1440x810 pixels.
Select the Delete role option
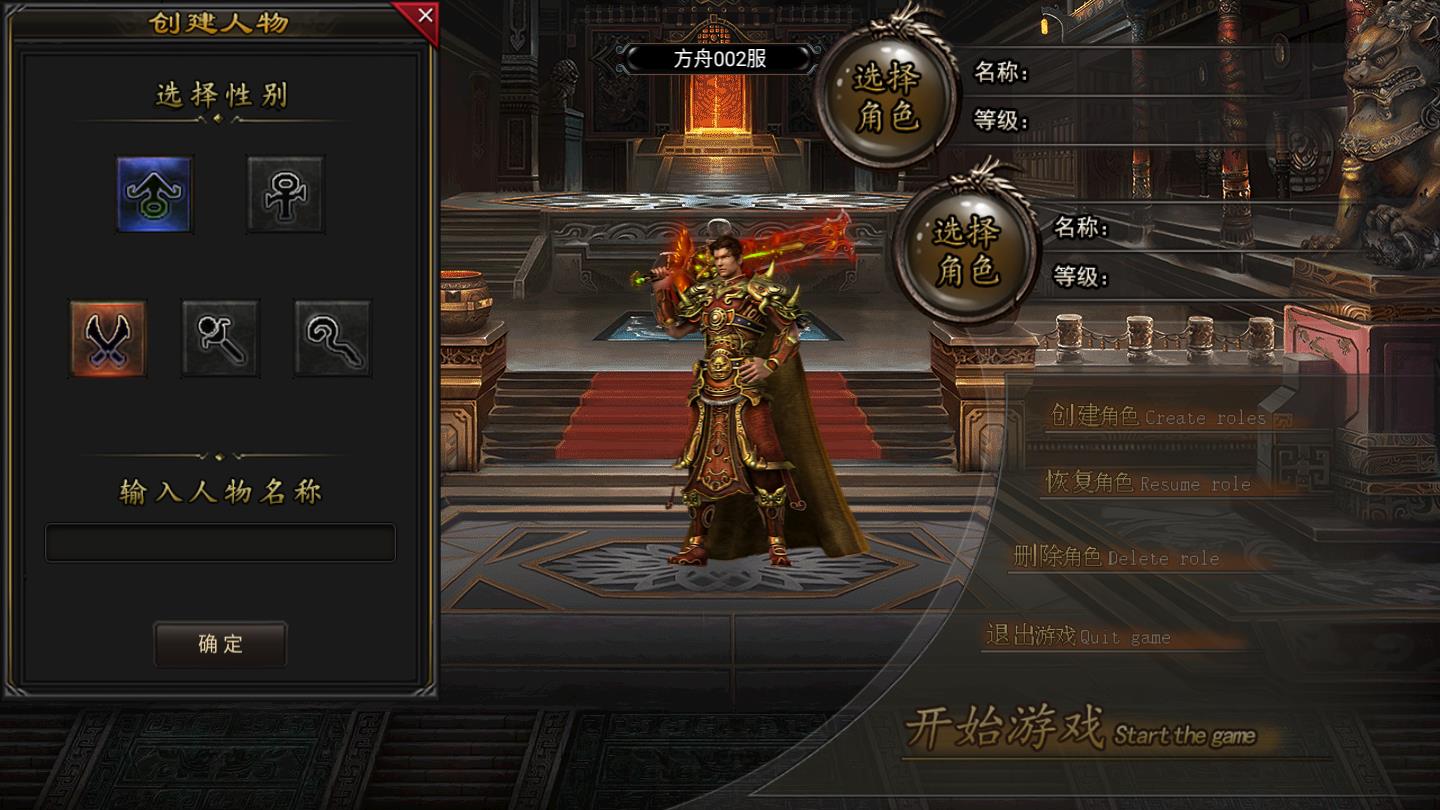point(1116,557)
